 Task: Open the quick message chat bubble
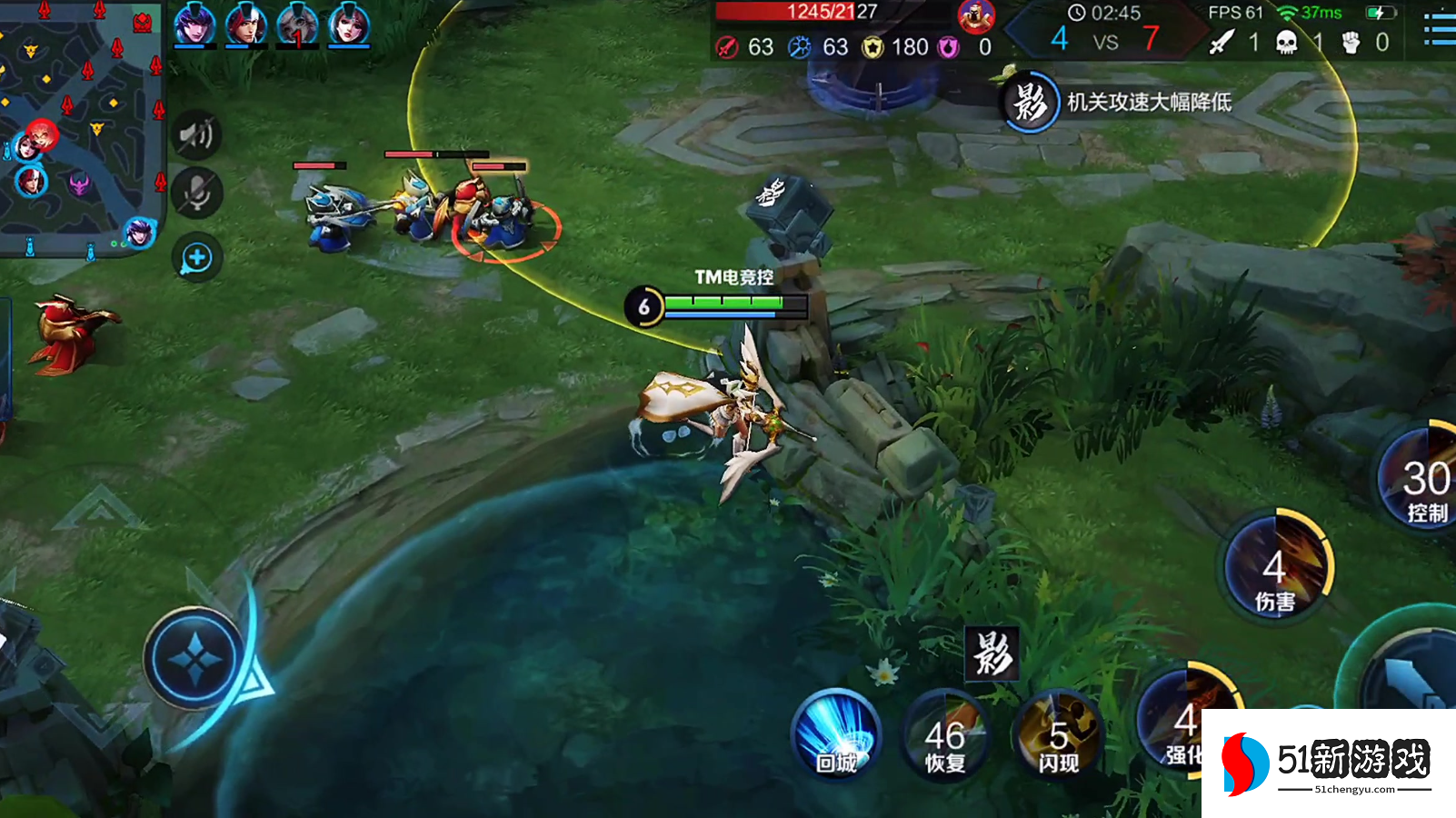point(196,258)
